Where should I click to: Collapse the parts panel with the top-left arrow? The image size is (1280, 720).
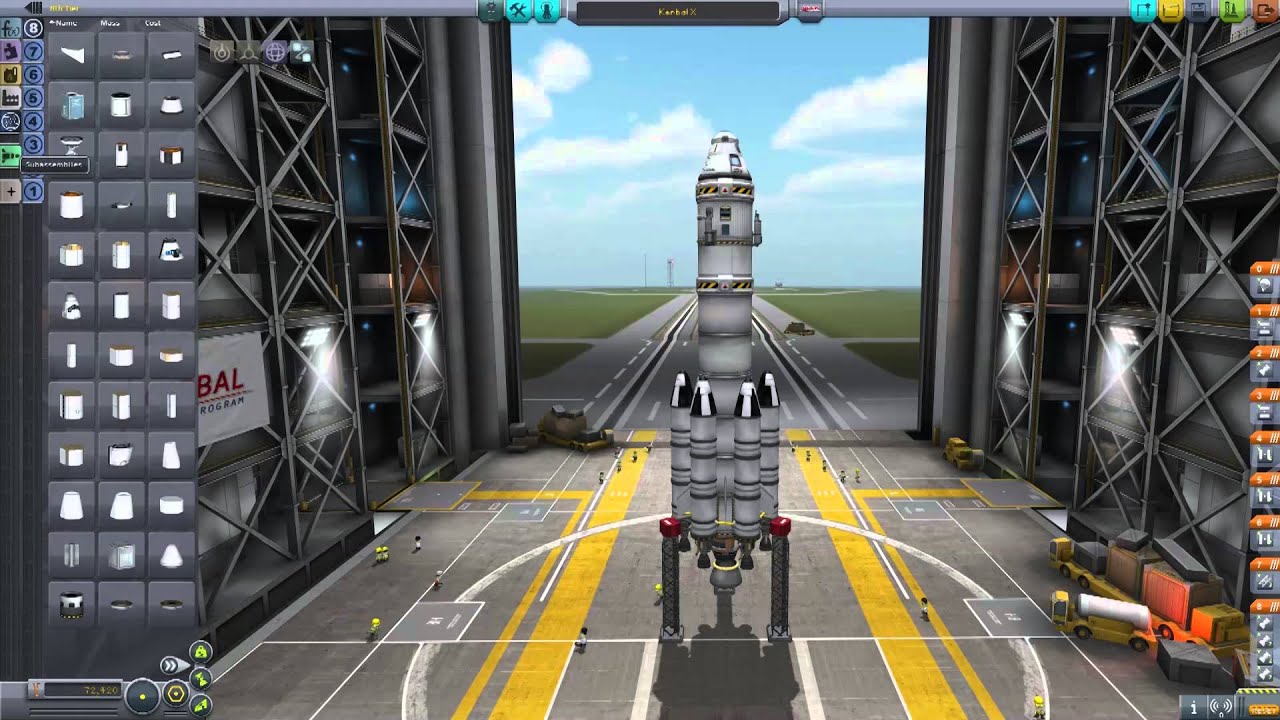33,8
